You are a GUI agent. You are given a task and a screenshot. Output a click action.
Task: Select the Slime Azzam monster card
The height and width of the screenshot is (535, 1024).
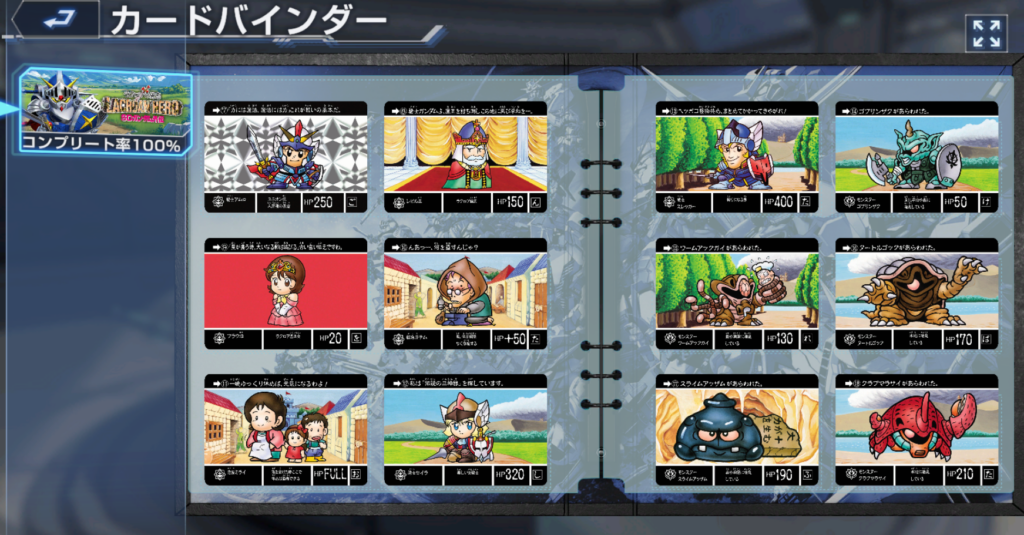pyautogui.click(x=737, y=430)
